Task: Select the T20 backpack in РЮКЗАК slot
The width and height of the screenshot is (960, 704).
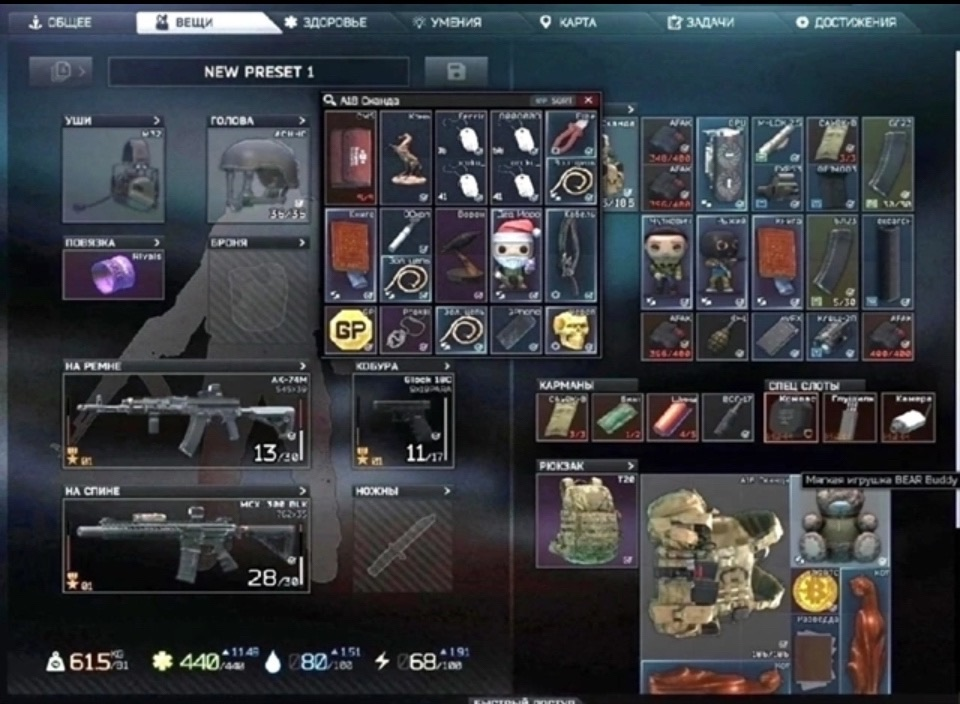Action: point(586,520)
